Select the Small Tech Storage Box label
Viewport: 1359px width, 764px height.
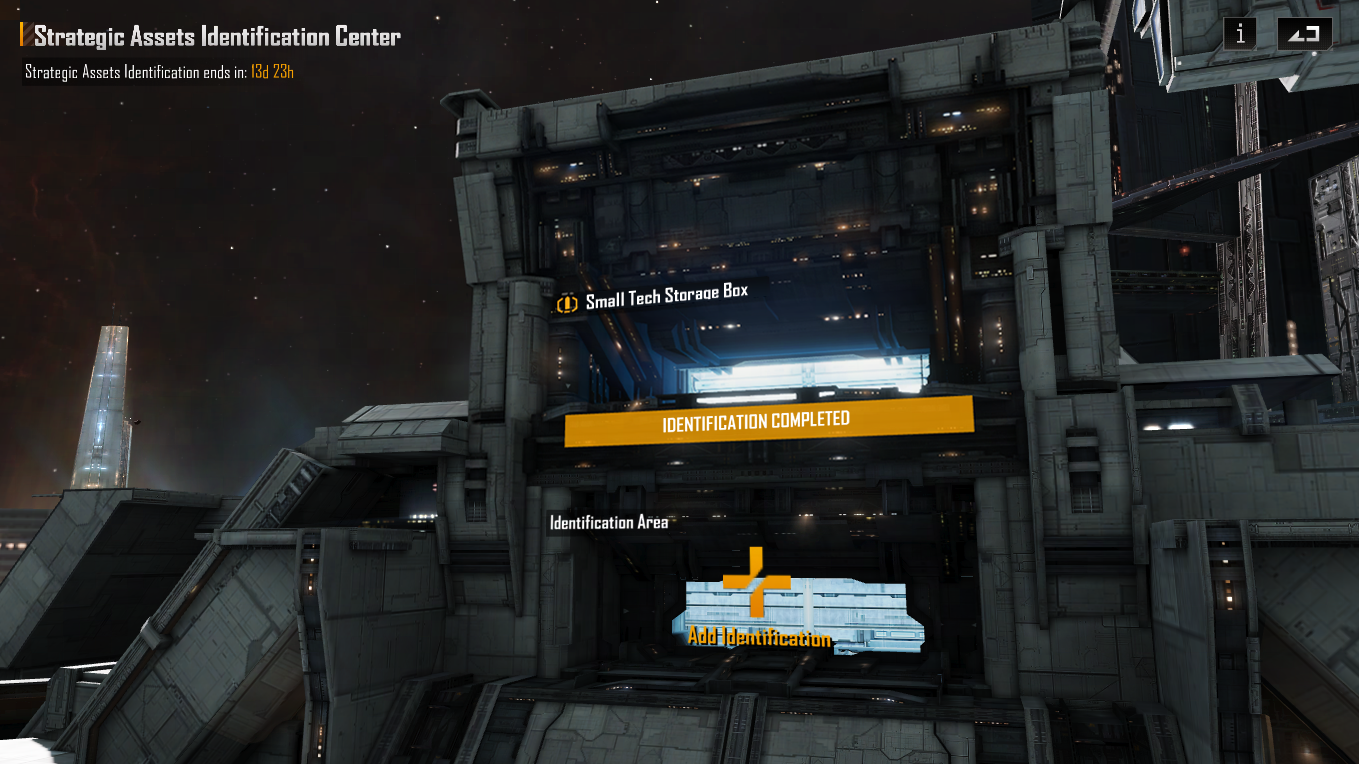tap(666, 298)
